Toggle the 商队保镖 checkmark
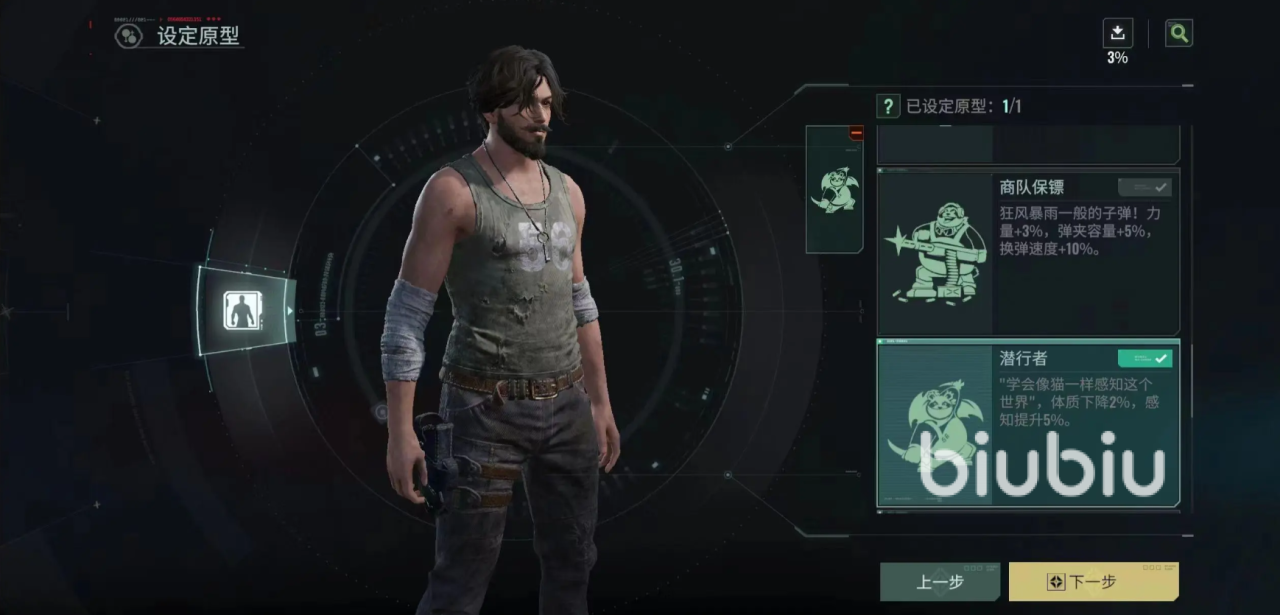Screen dimensions: 1280x615 1145,187
